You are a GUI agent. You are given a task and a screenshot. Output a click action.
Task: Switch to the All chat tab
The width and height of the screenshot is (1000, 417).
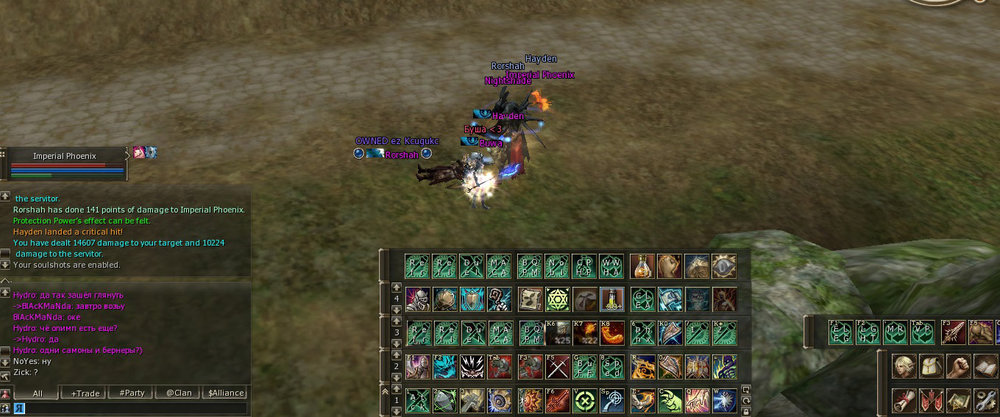coord(37,393)
